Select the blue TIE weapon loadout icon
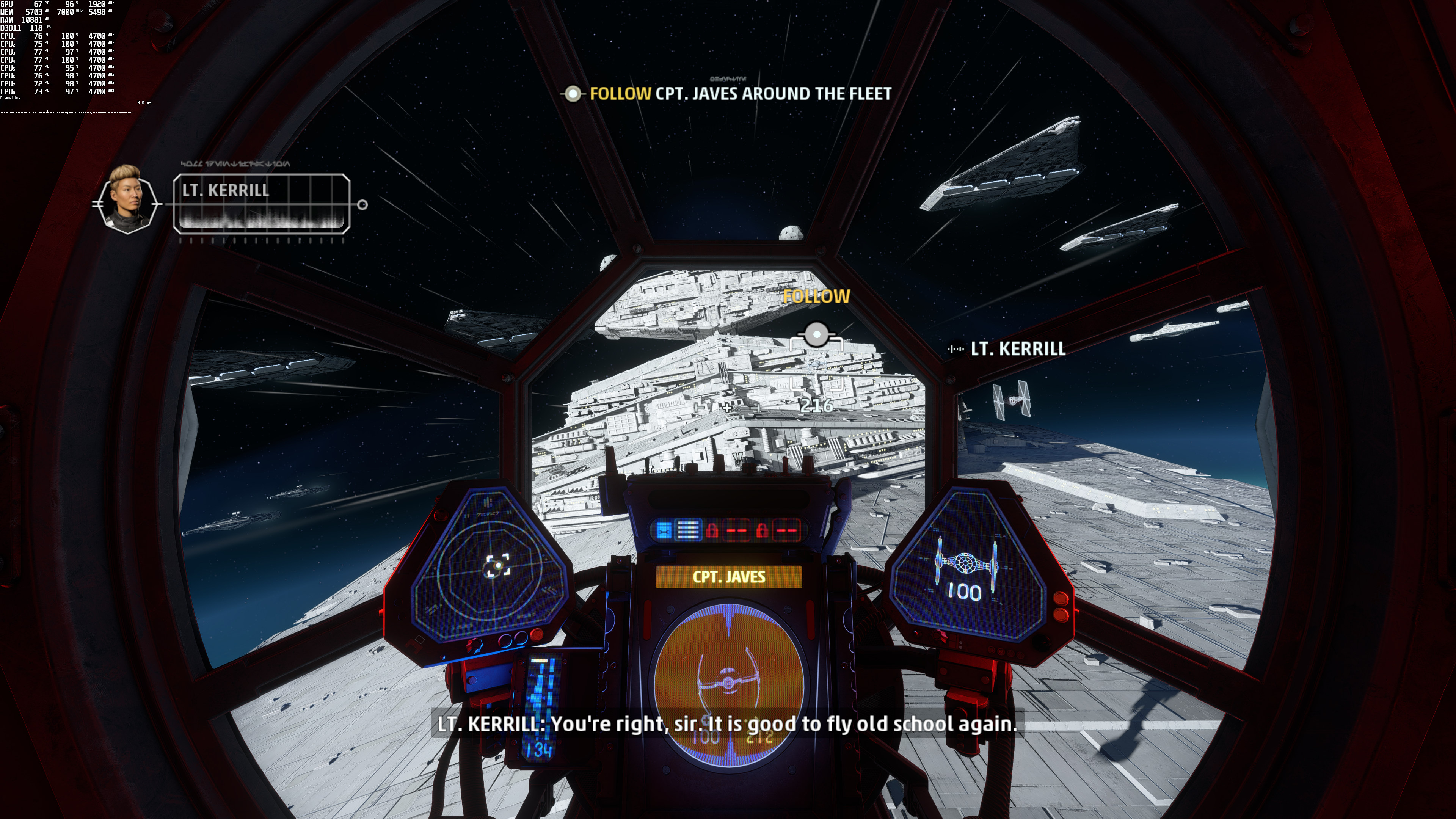 [664, 531]
